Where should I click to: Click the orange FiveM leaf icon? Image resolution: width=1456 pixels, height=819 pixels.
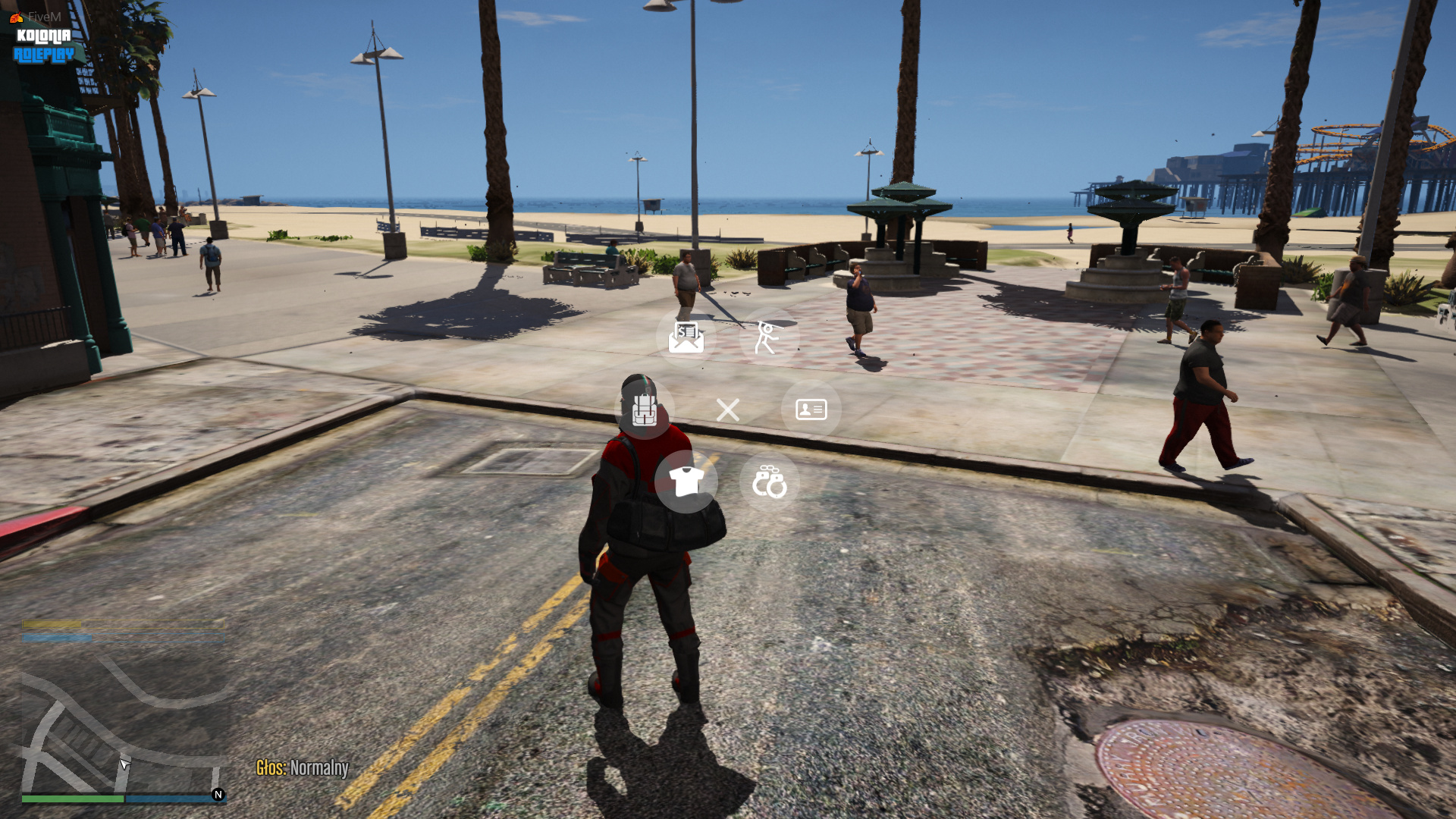pyautogui.click(x=16, y=17)
